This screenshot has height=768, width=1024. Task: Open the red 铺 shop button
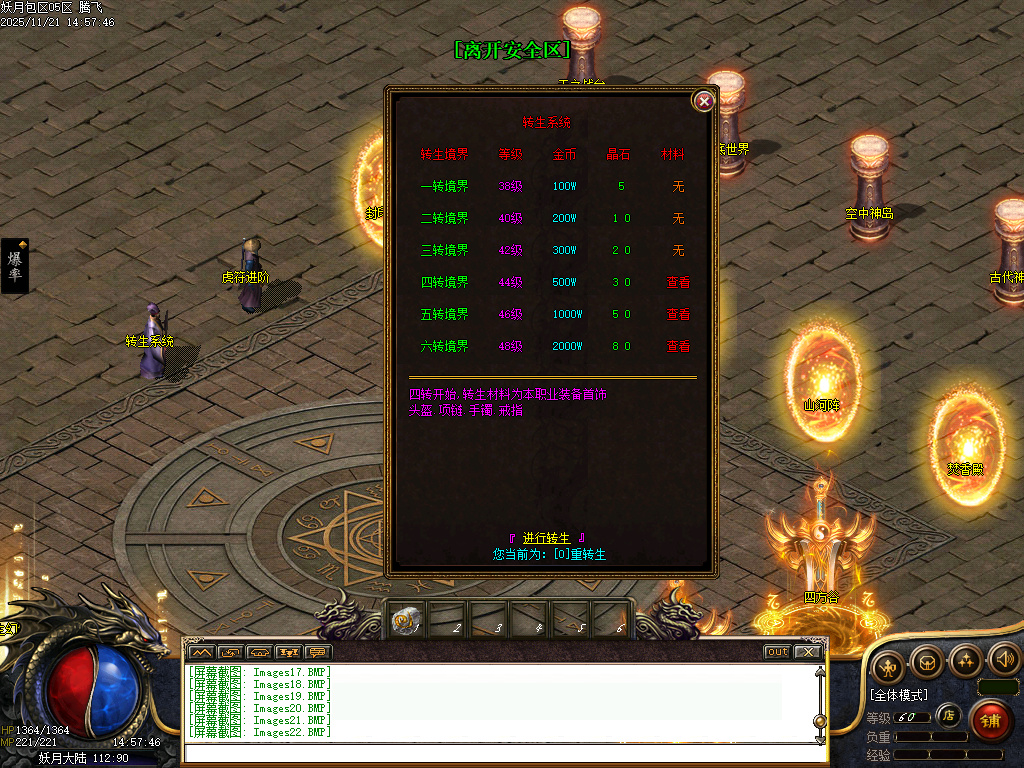coord(990,720)
